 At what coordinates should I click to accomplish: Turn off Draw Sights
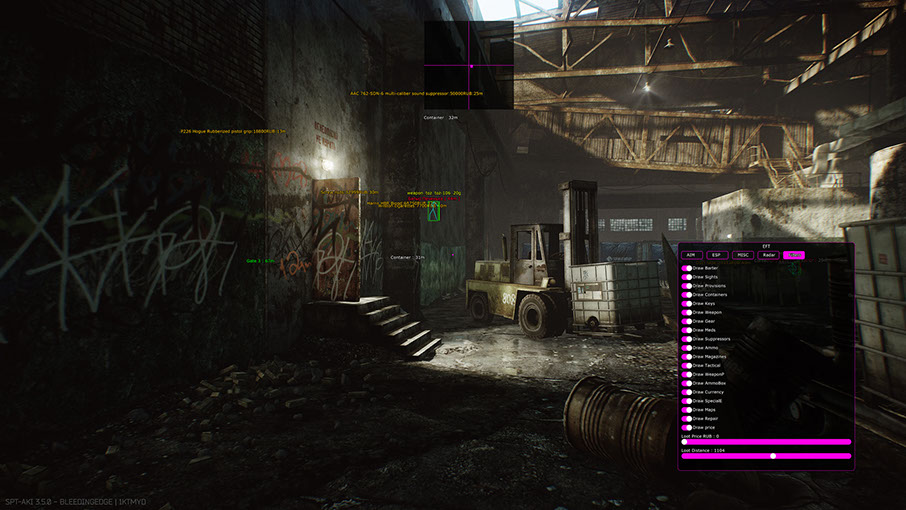[687, 277]
